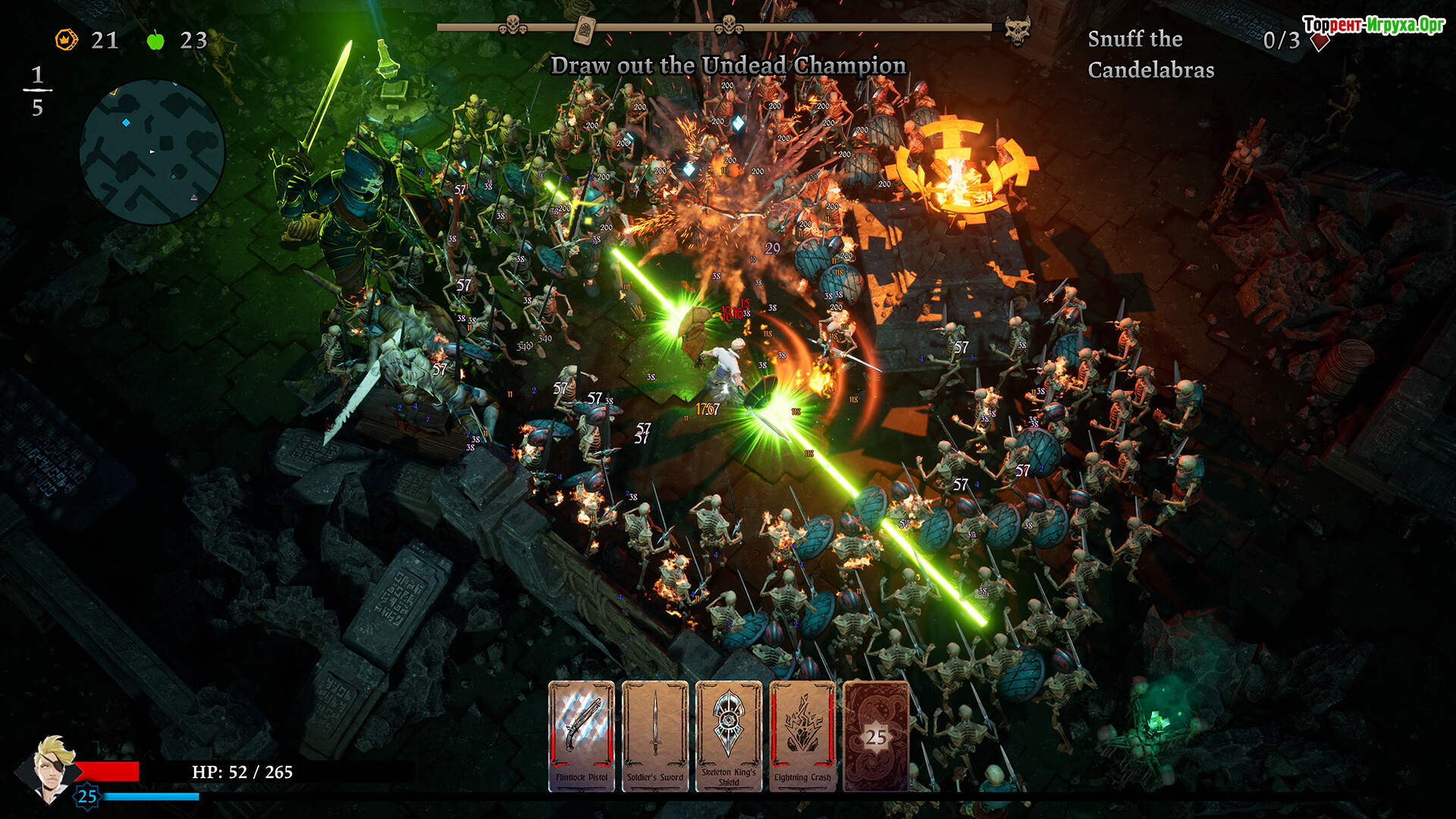Choose the Soldier's Sword card
The width and height of the screenshot is (1456, 819).
655,736
